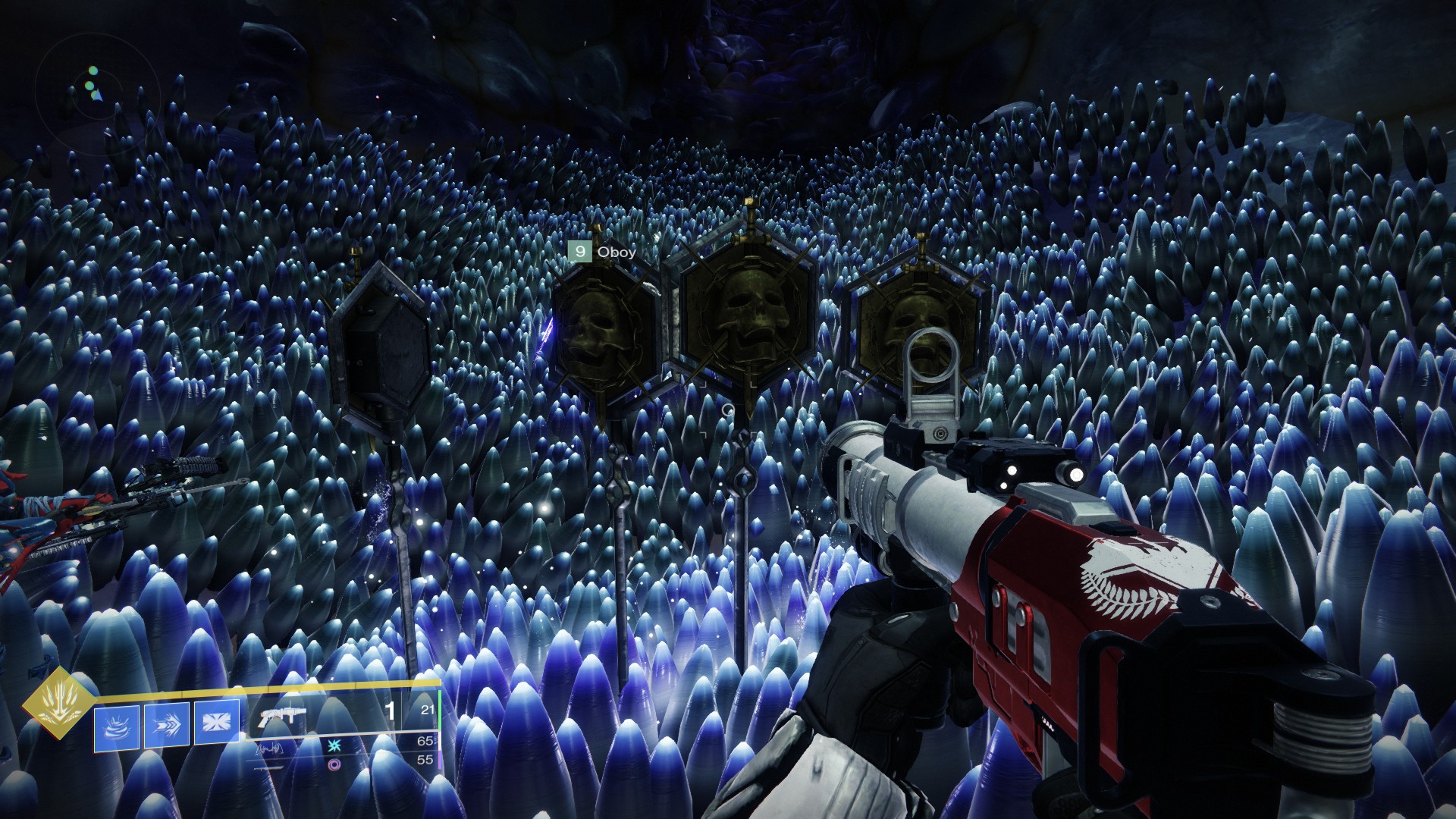Trigger the banner-shaped class ability icon
The width and height of the screenshot is (1456, 819).
pyautogui.click(x=216, y=723)
